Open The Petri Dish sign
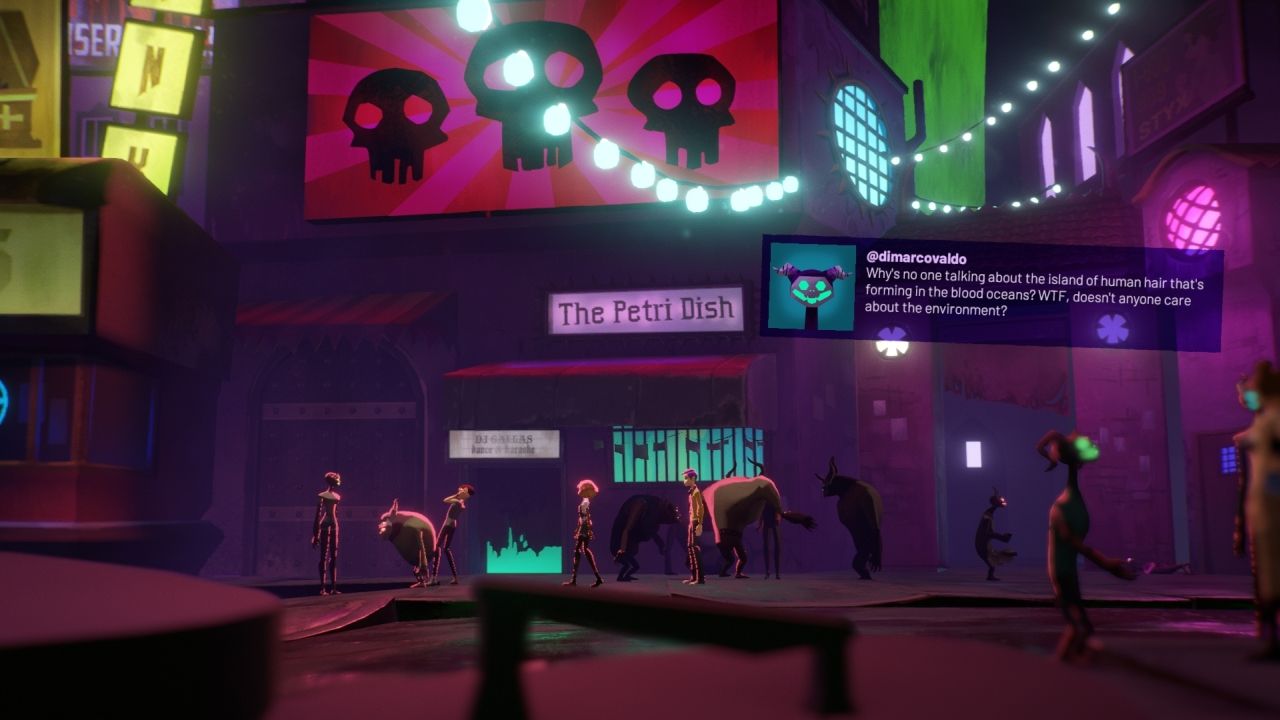 (645, 312)
